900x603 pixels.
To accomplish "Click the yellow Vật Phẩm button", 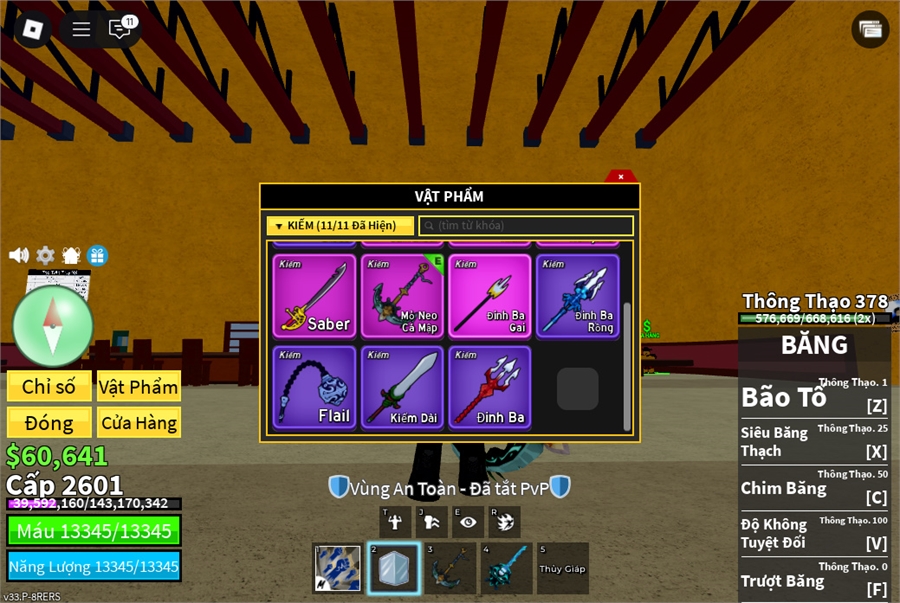I will tap(139, 387).
